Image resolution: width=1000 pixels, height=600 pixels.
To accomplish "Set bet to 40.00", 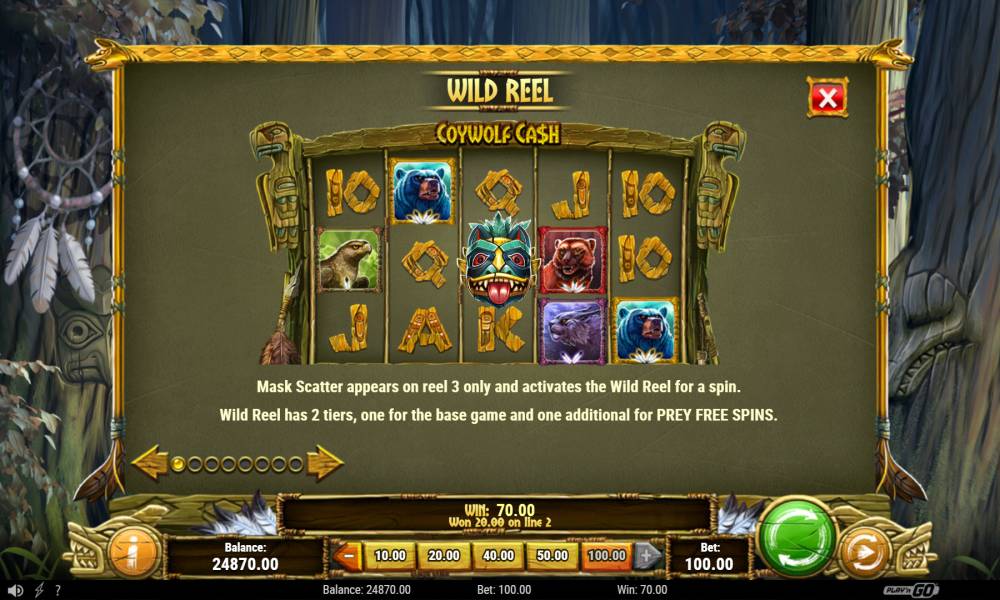I will coord(497,556).
